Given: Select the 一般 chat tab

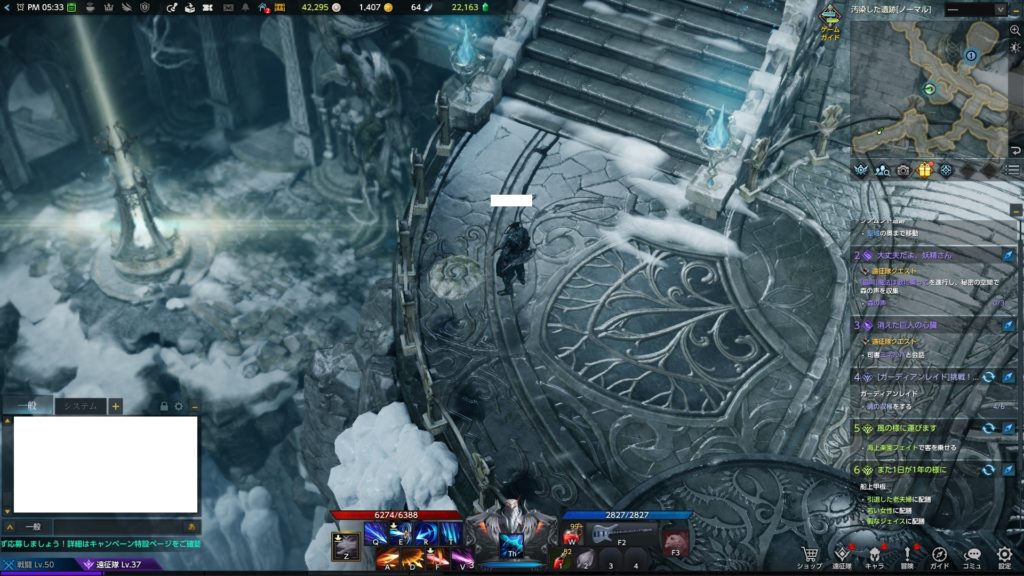Looking at the screenshot, I should tap(25, 406).
